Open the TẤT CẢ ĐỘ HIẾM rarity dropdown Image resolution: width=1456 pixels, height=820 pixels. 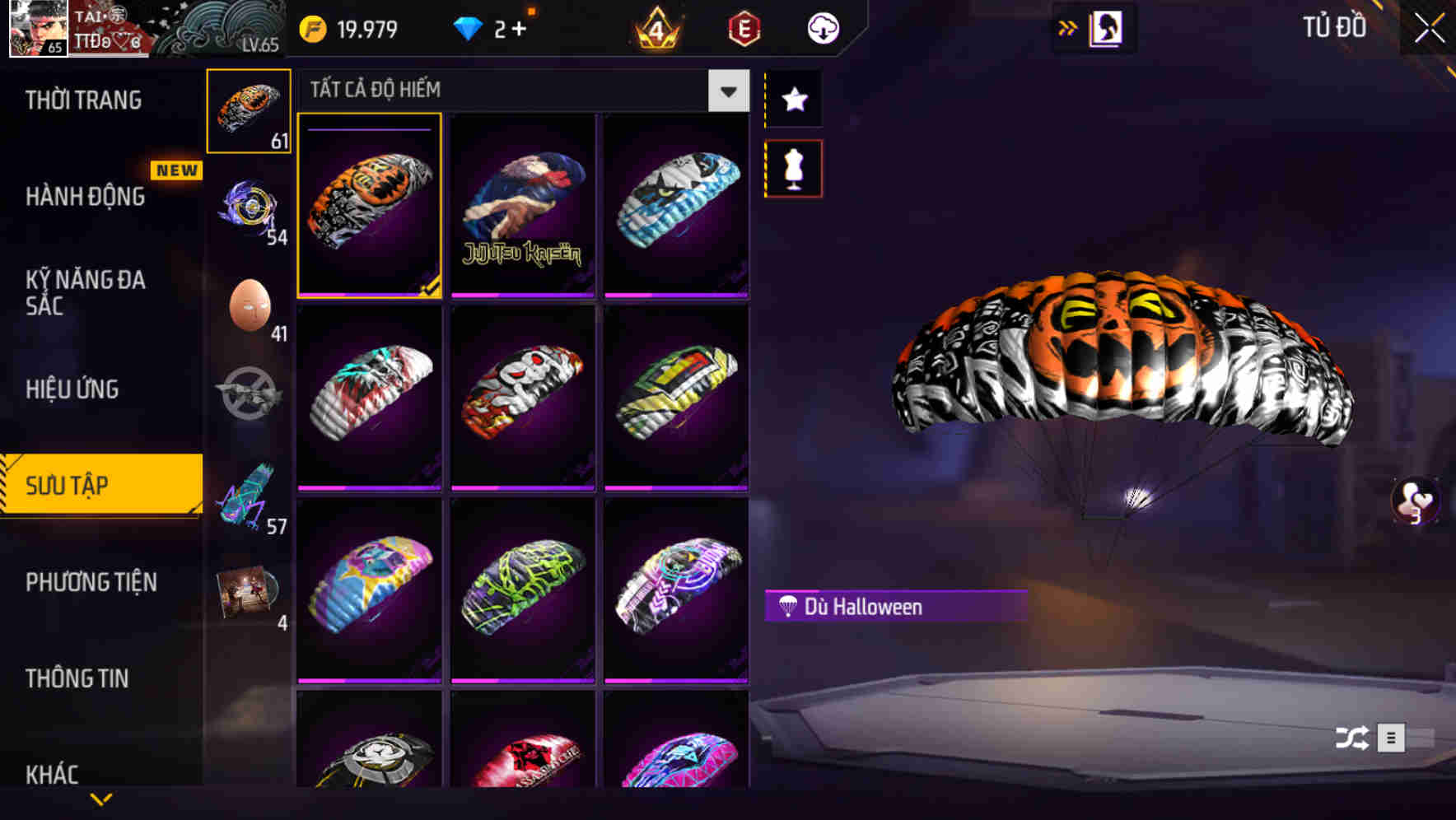tap(726, 91)
